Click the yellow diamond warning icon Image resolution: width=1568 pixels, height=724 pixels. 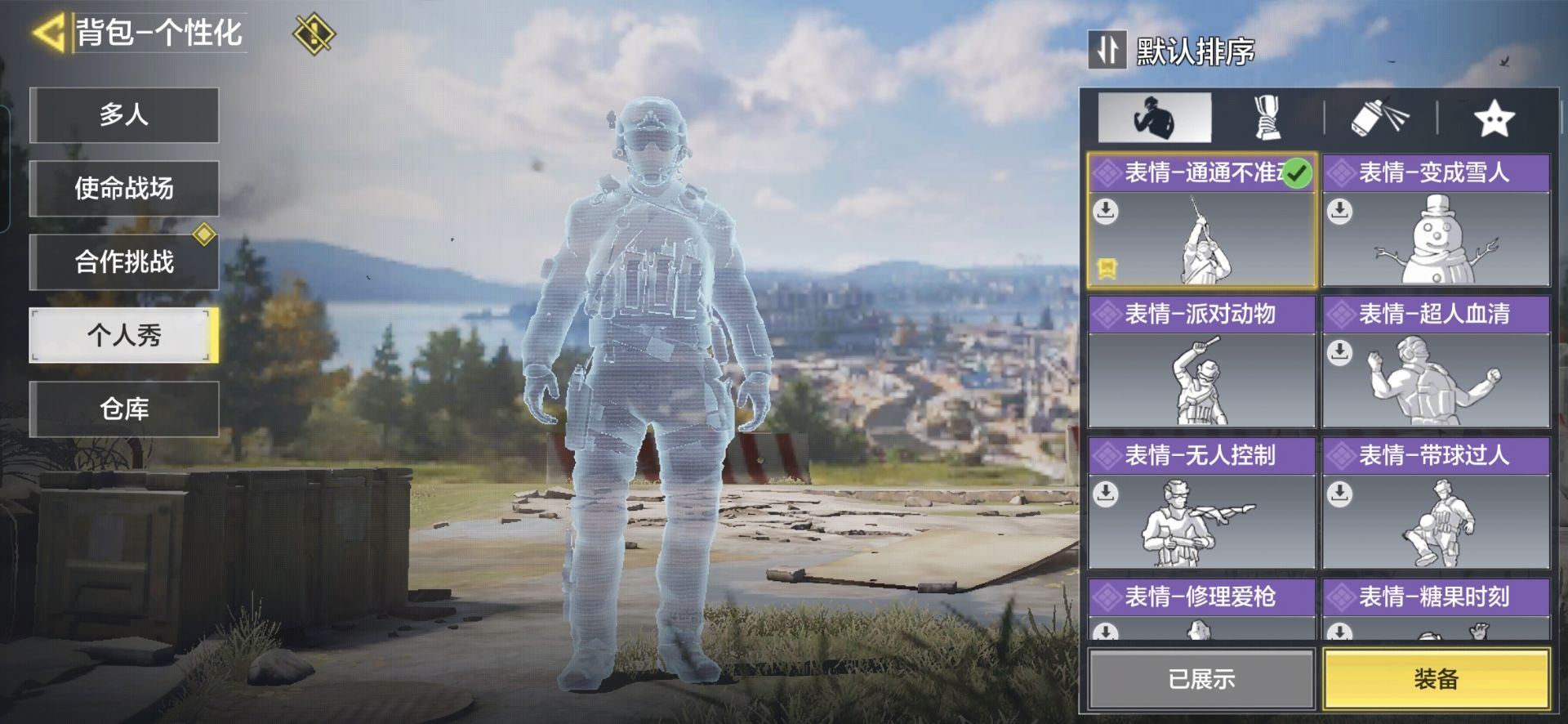pos(314,34)
